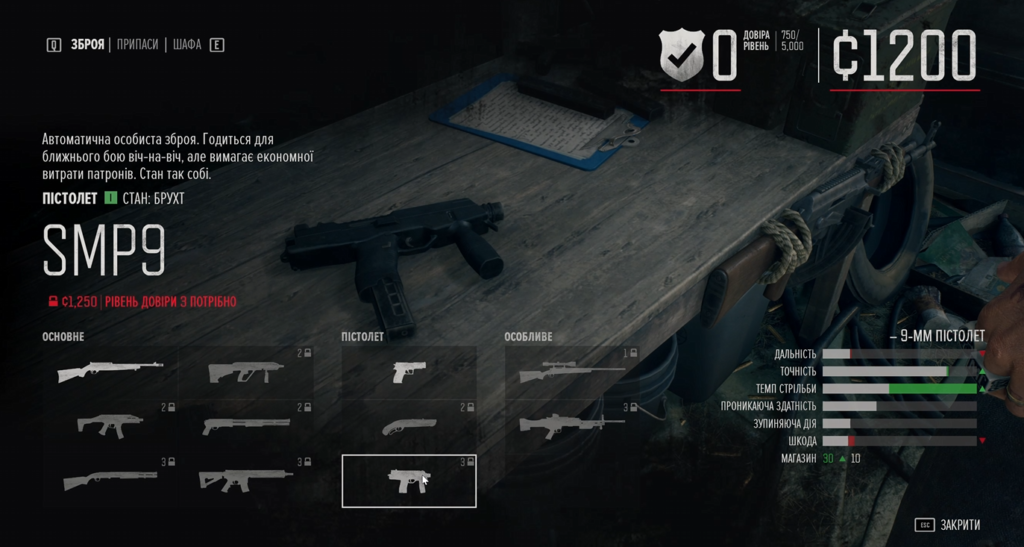Choose the bullpup rifle locked at level 2
This screenshot has width=1024, height=547.
pyautogui.click(x=246, y=371)
